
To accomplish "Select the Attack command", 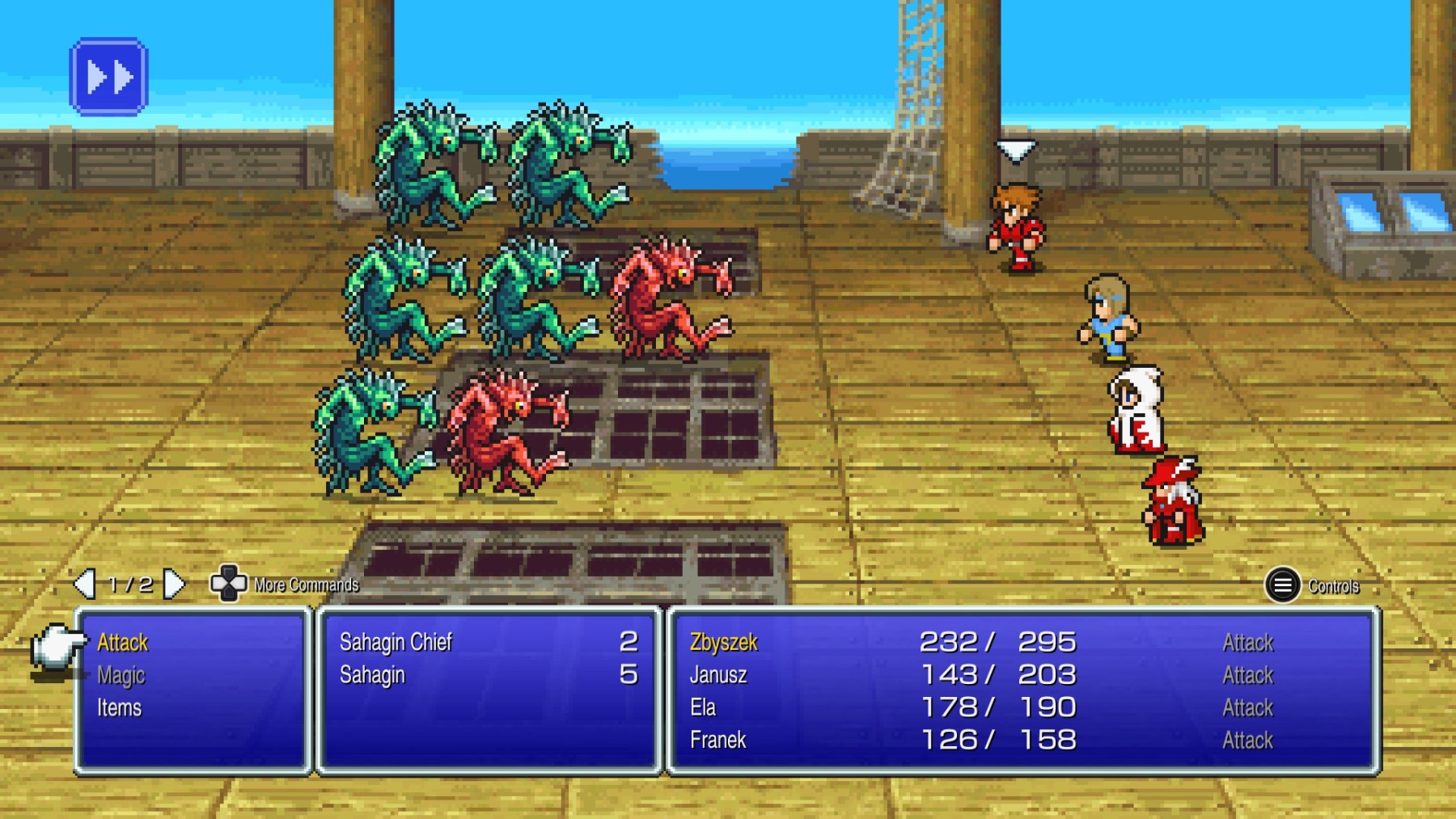I will tap(121, 643).
